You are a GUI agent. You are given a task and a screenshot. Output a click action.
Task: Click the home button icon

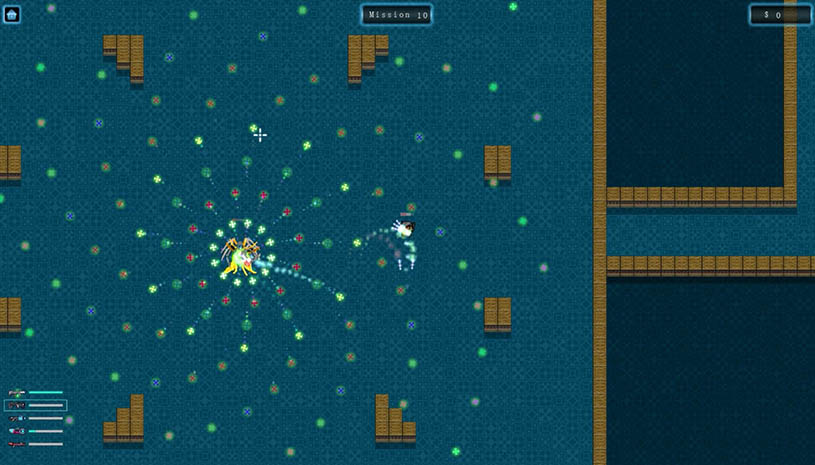point(12,14)
